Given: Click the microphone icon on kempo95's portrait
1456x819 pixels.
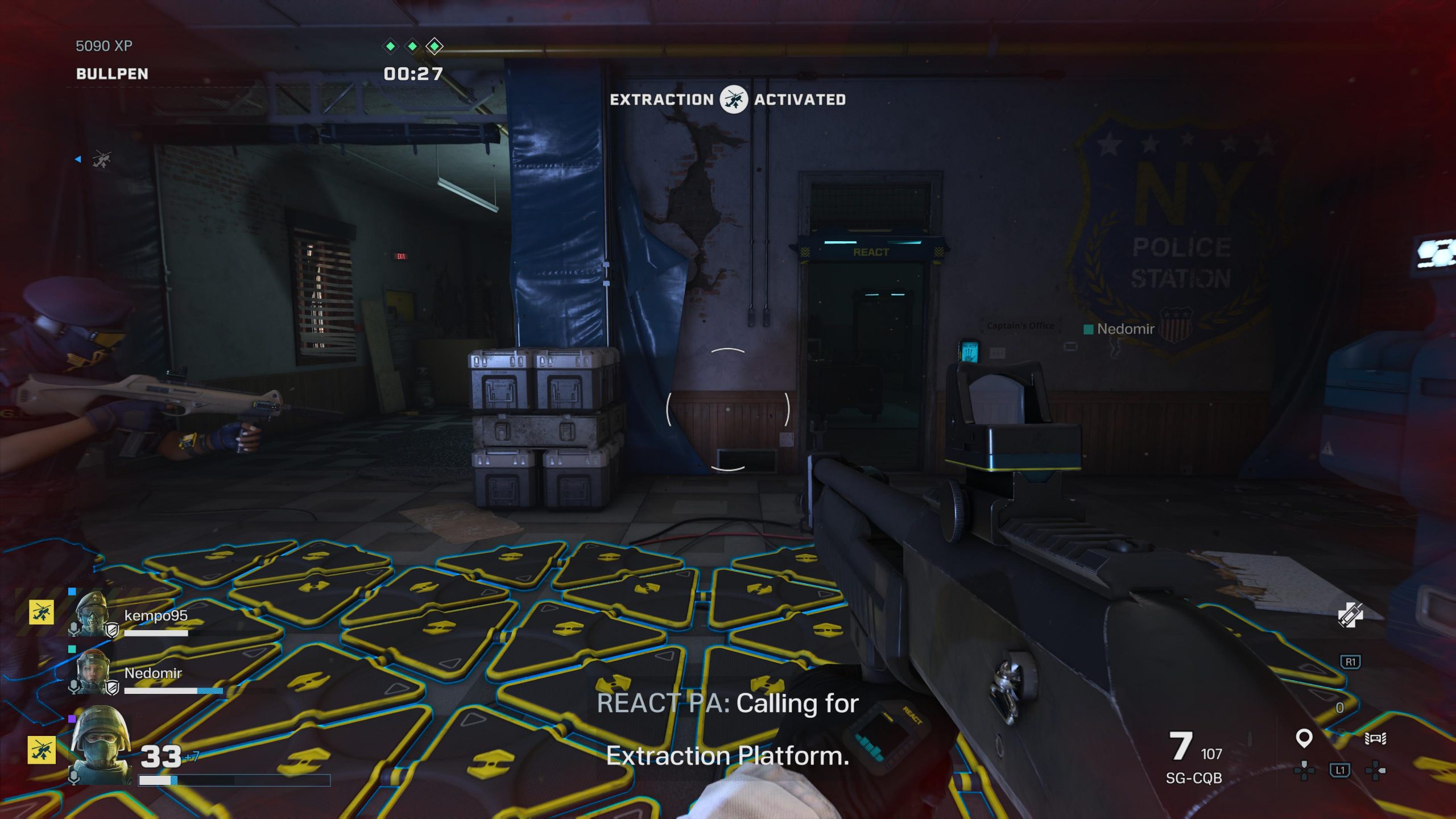Looking at the screenshot, I should click(x=73, y=628).
